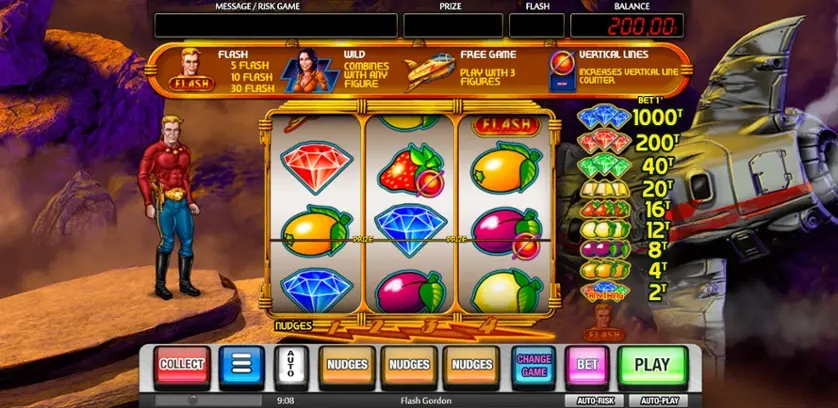Click the slider knob in the bottom status bar
The width and height of the screenshot is (838, 408).
(194, 400)
